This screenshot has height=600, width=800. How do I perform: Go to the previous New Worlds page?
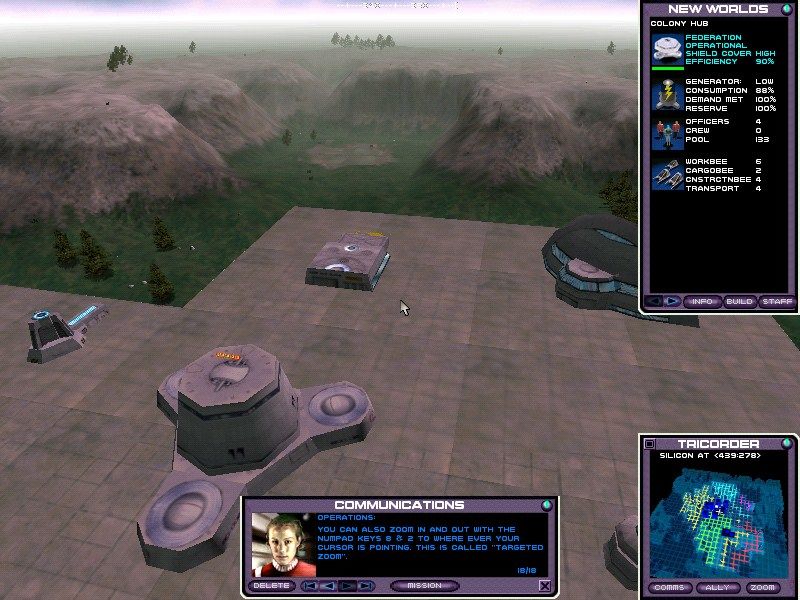(655, 301)
